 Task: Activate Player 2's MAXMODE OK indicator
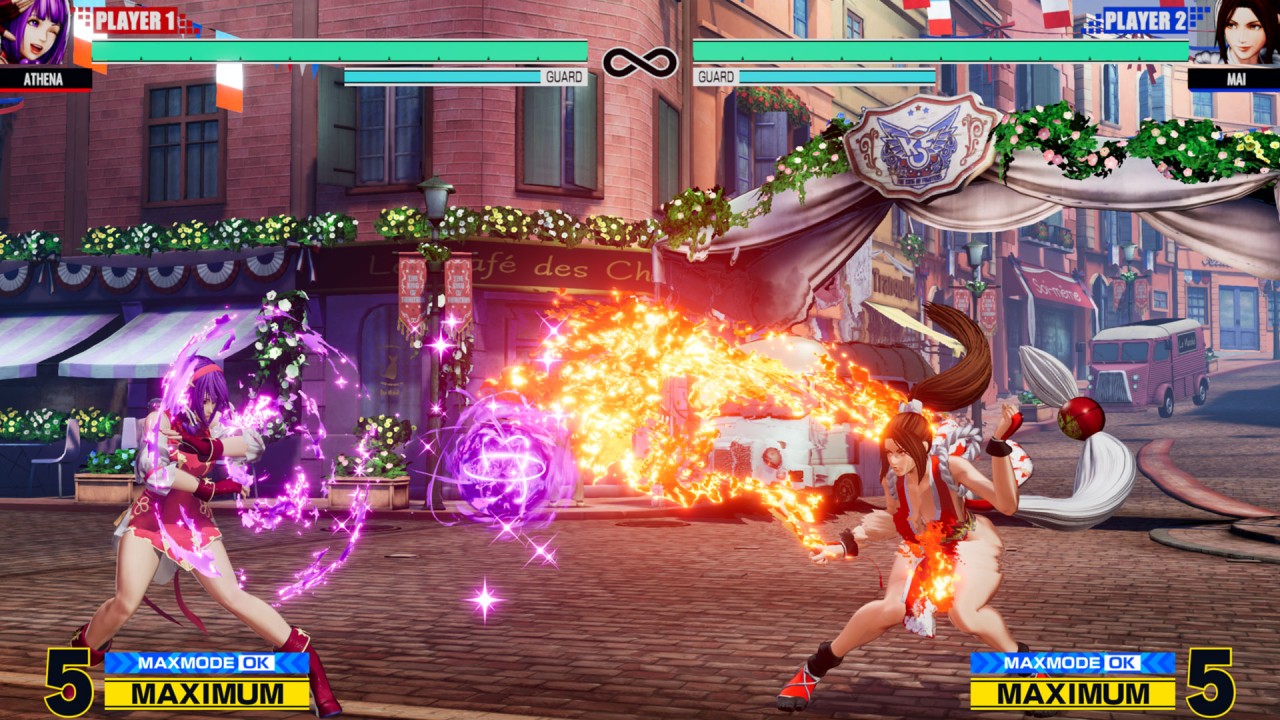click(x=1072, y=662)
